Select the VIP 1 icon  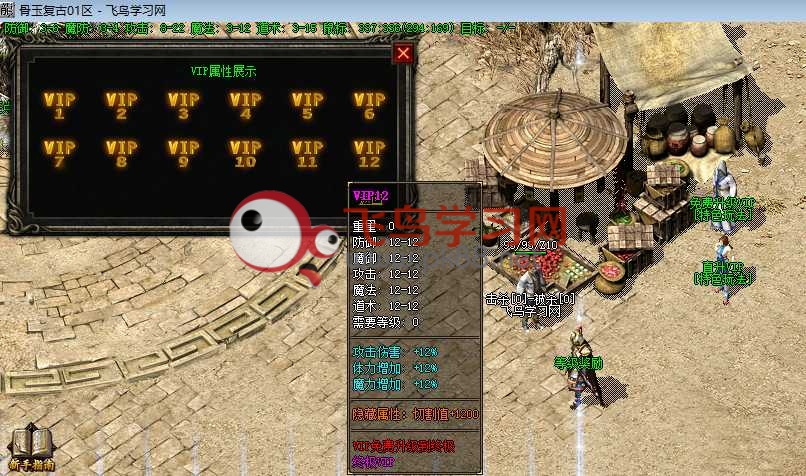(x=60, y=105)
